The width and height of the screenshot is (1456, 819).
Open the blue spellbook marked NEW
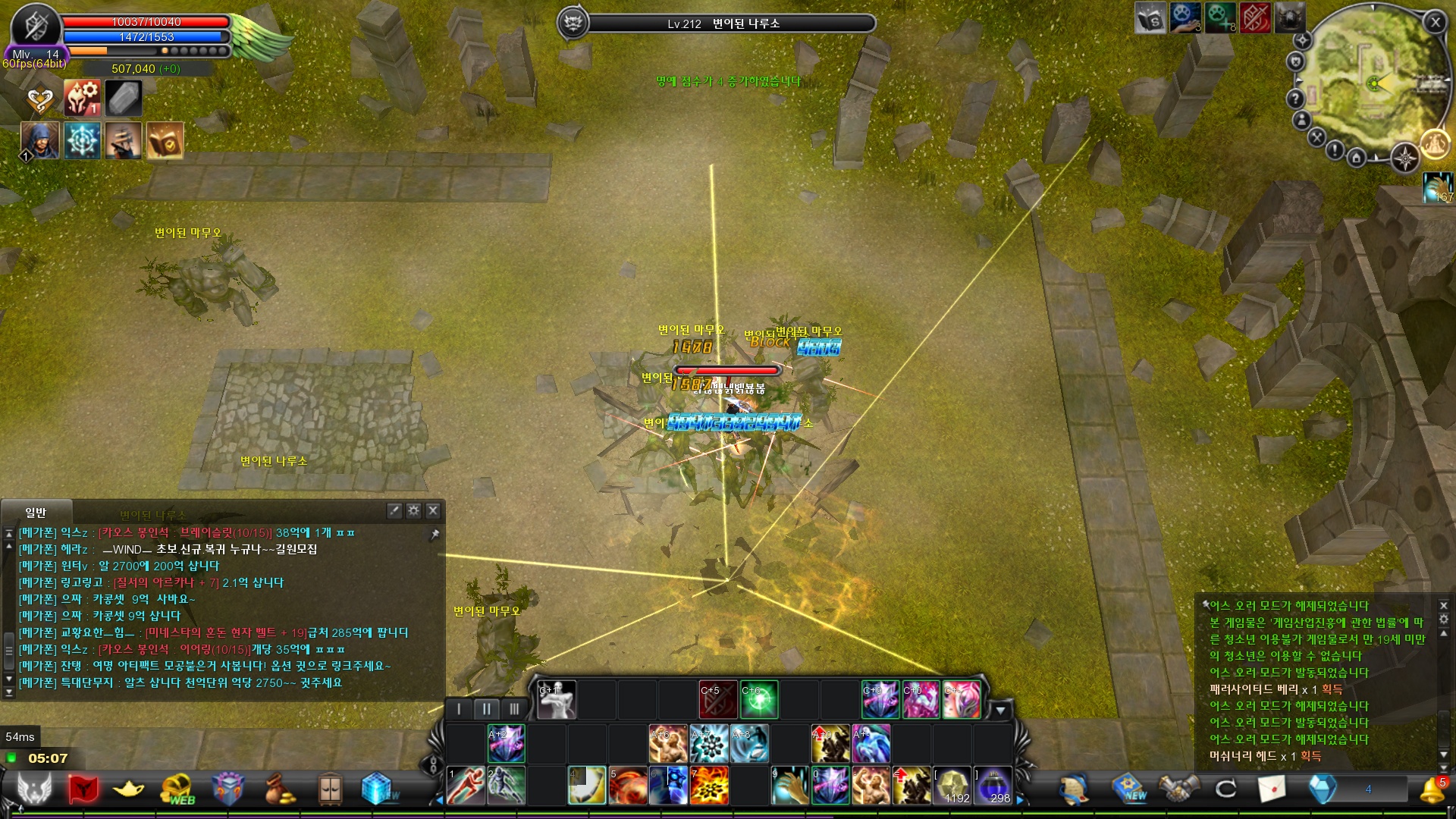[x=1128, y=789]
